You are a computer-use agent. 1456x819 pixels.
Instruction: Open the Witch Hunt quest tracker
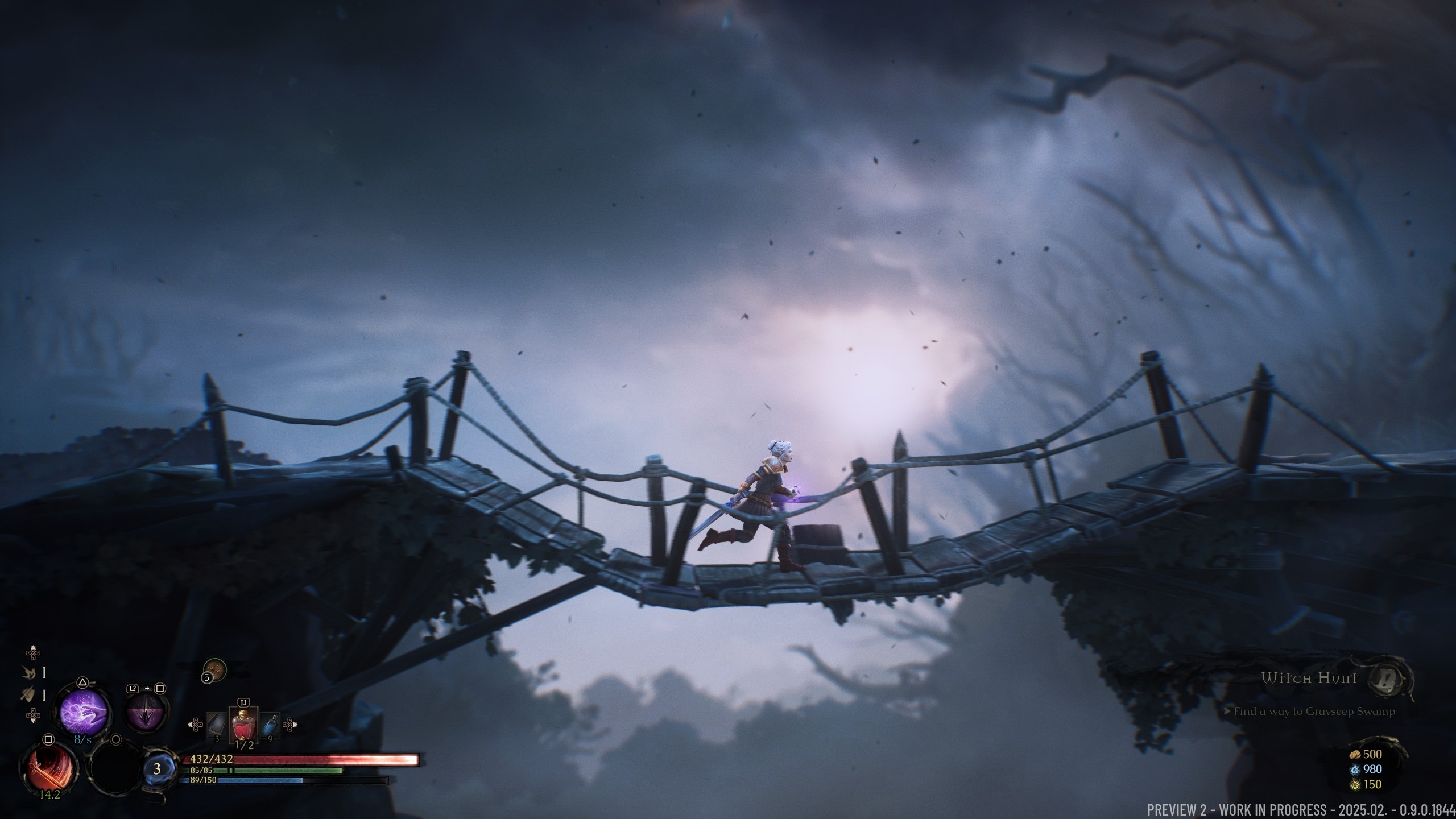(1309, 678)
